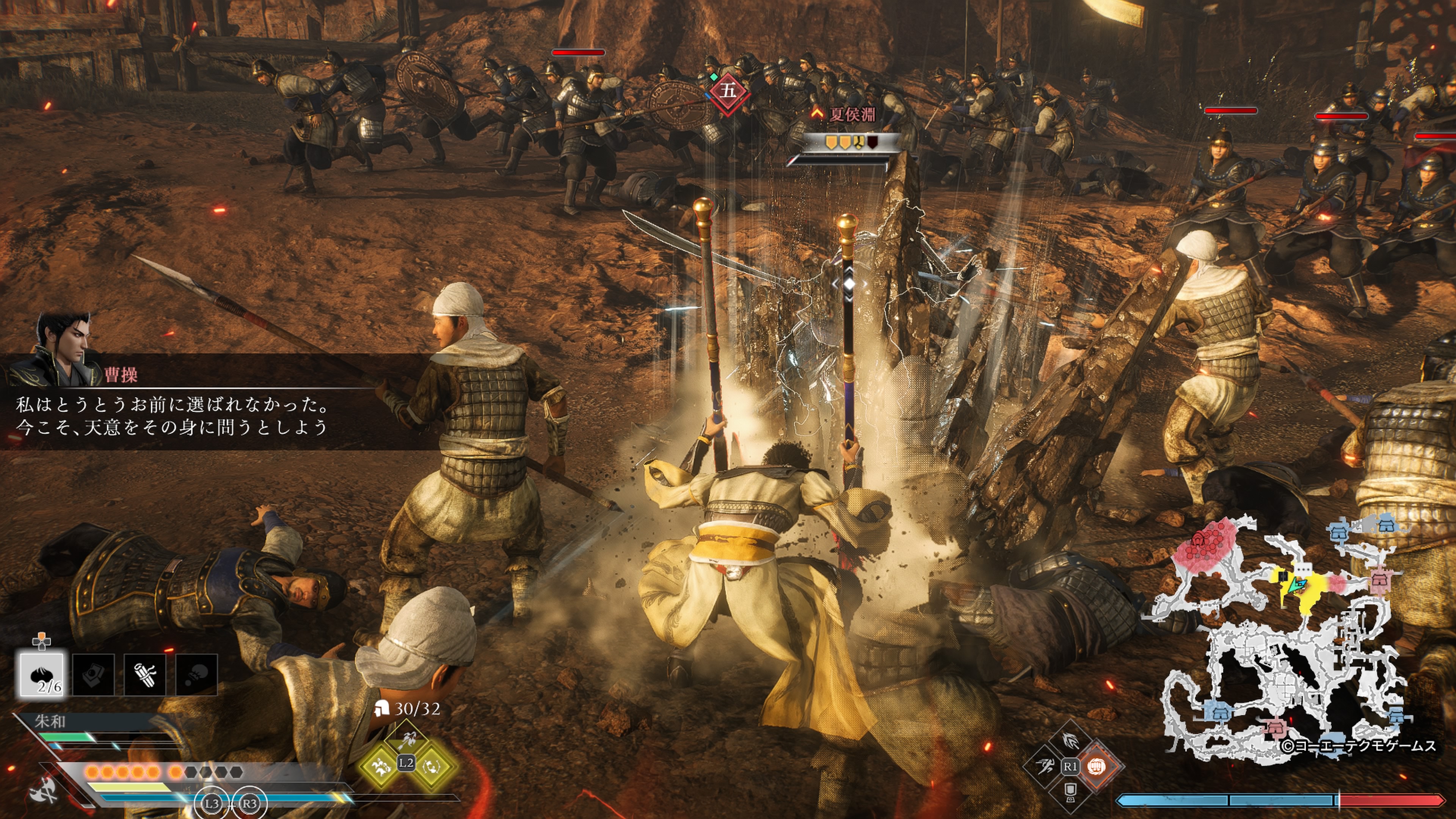The height and width of the screenshot is (819, 1456).
Task: Select the meat bun item slot
Action: (x=42, y=674)
